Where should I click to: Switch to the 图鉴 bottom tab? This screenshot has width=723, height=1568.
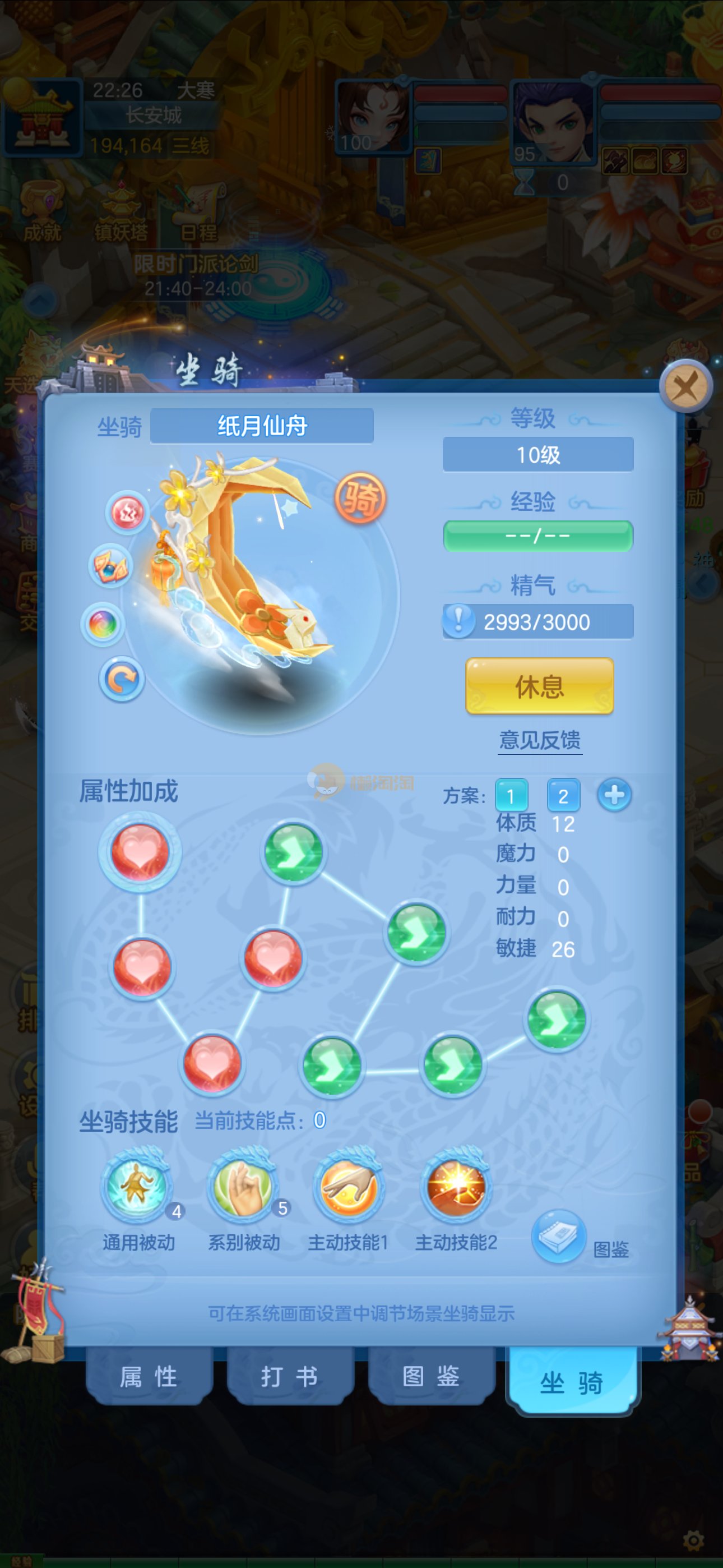(x=432, y=1376)
